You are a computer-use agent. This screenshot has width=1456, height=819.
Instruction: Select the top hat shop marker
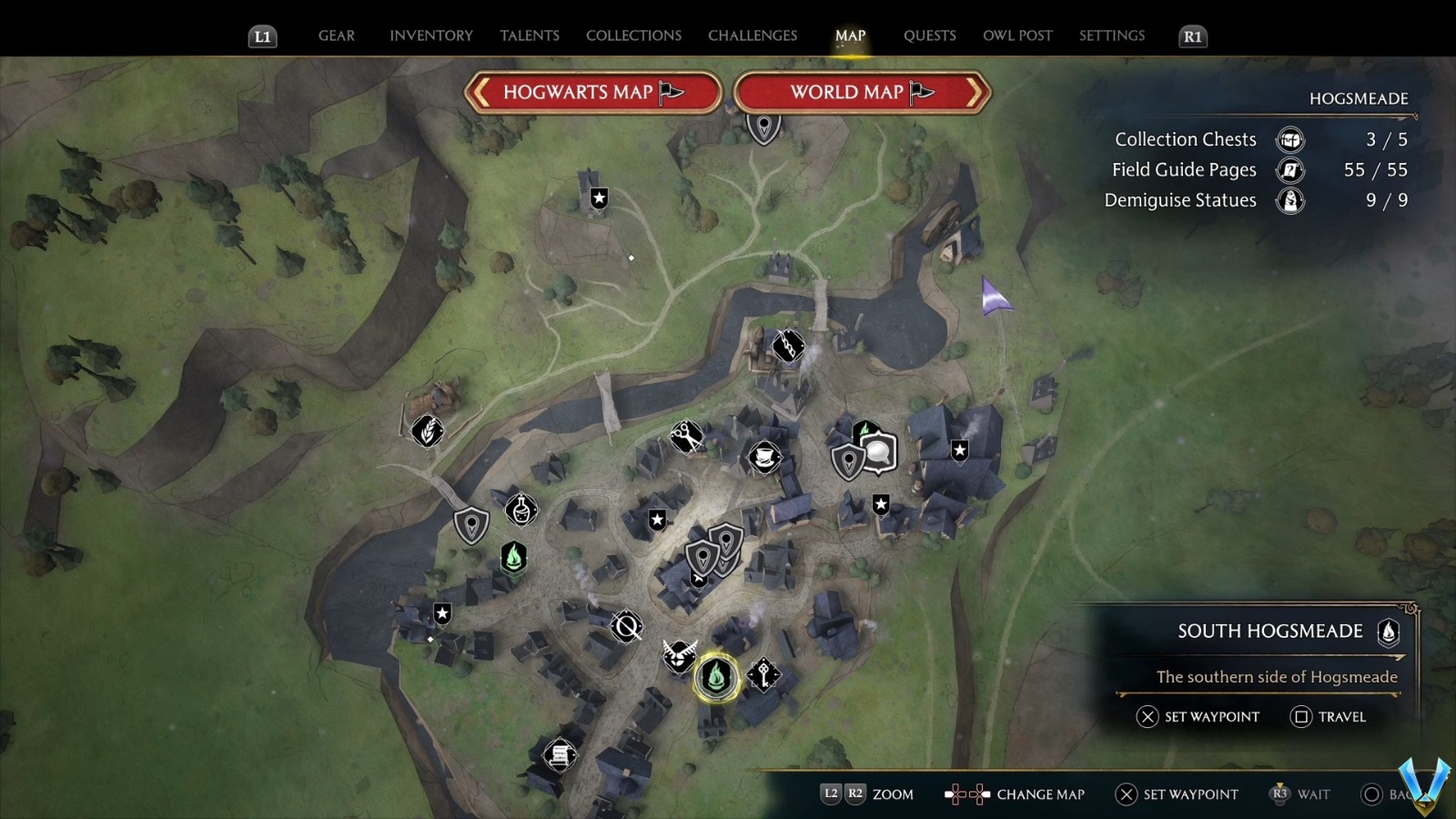point(764,458)
